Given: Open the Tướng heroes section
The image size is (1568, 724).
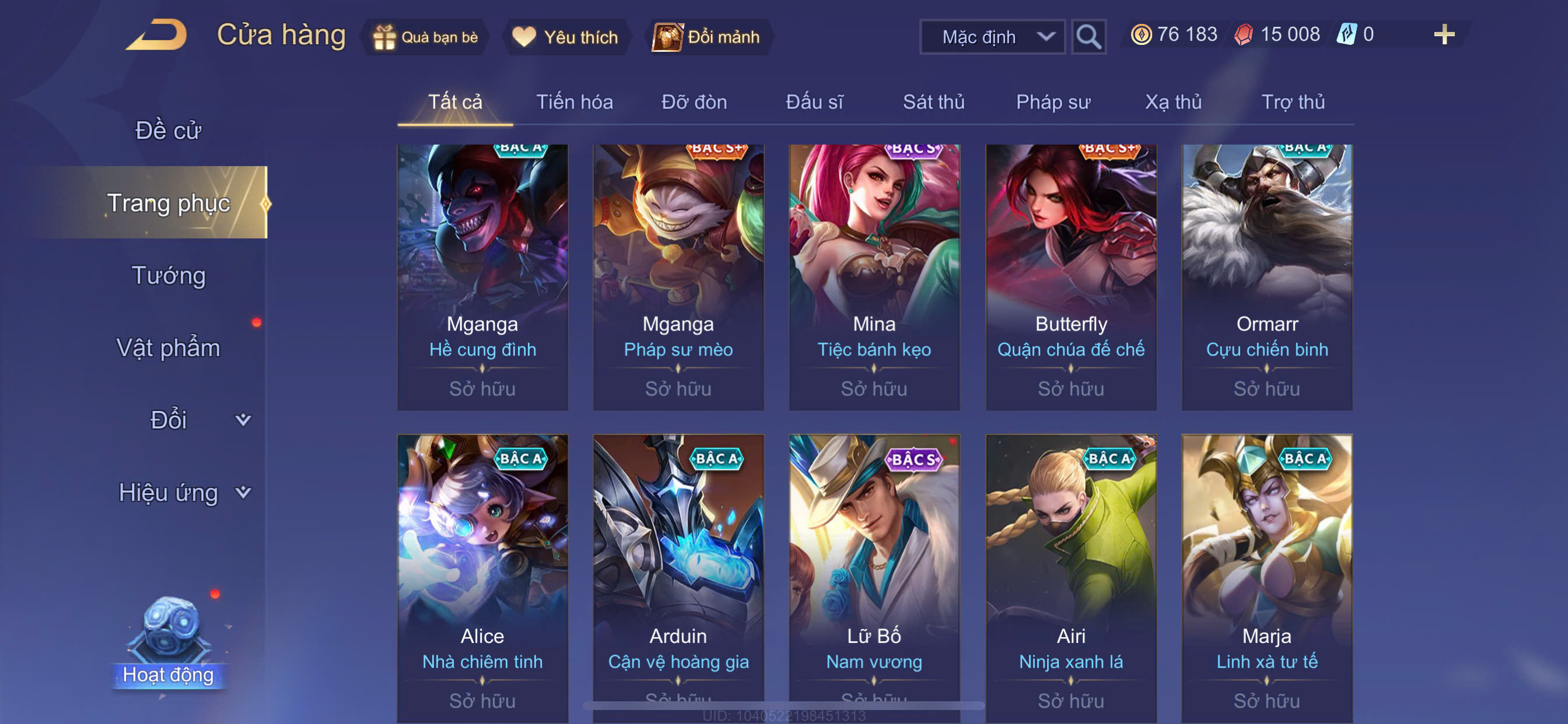Looking at the screenshot, I should tap(169, 276).
